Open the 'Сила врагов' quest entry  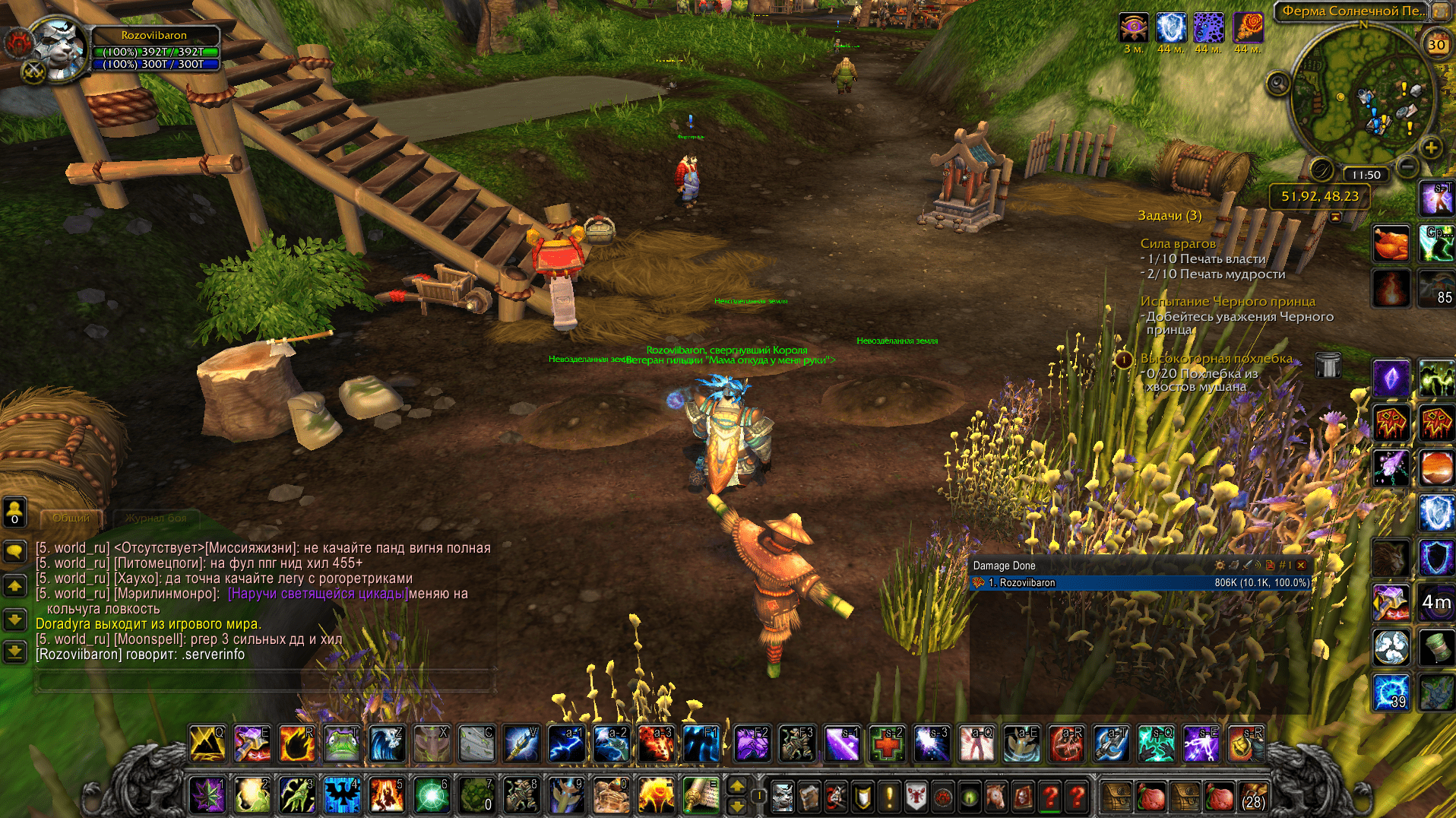tap(1178, 244)
